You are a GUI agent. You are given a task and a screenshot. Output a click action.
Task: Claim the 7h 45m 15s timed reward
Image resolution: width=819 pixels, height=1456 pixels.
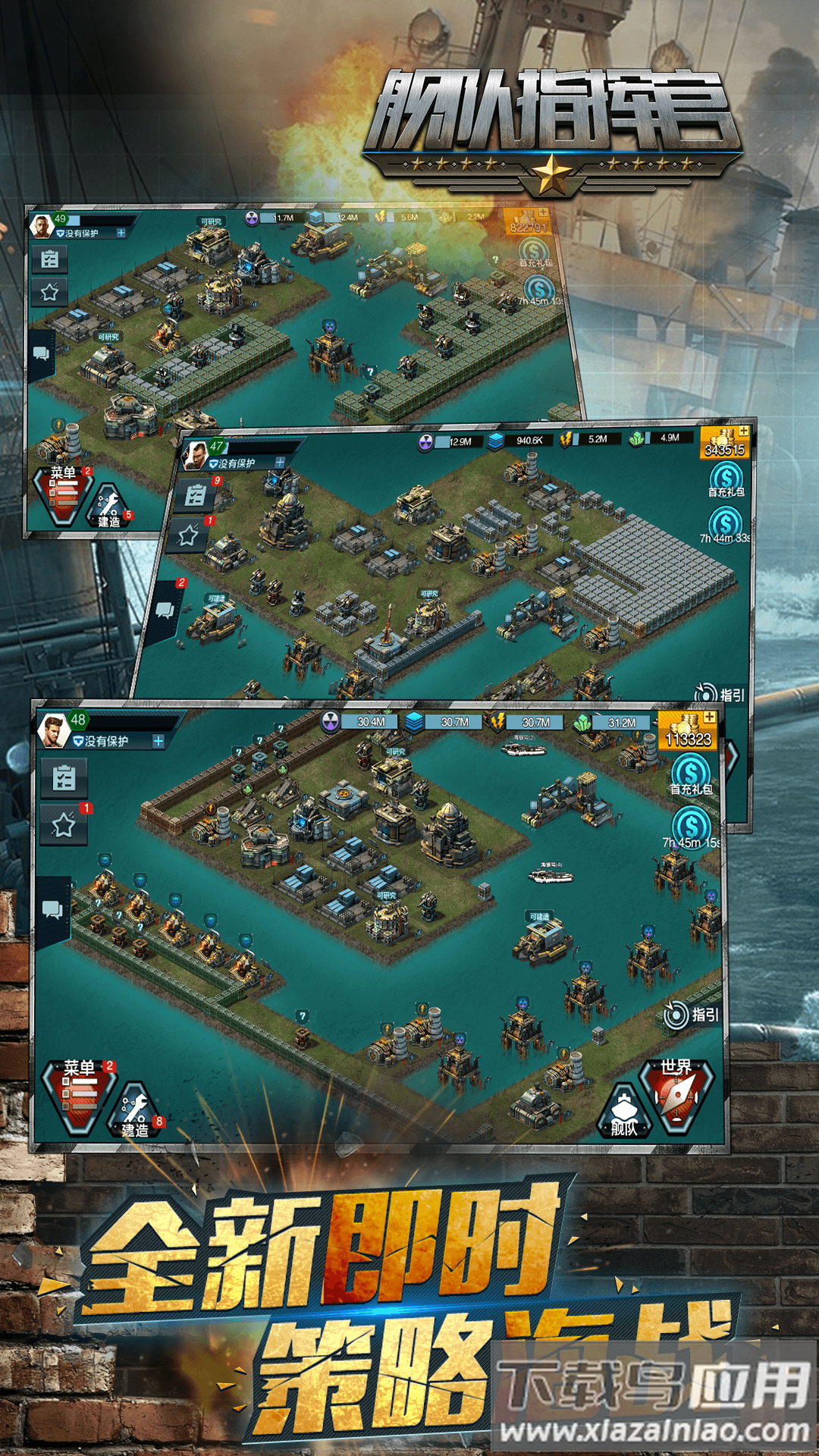pyautogui.click(x=691, y=826)
